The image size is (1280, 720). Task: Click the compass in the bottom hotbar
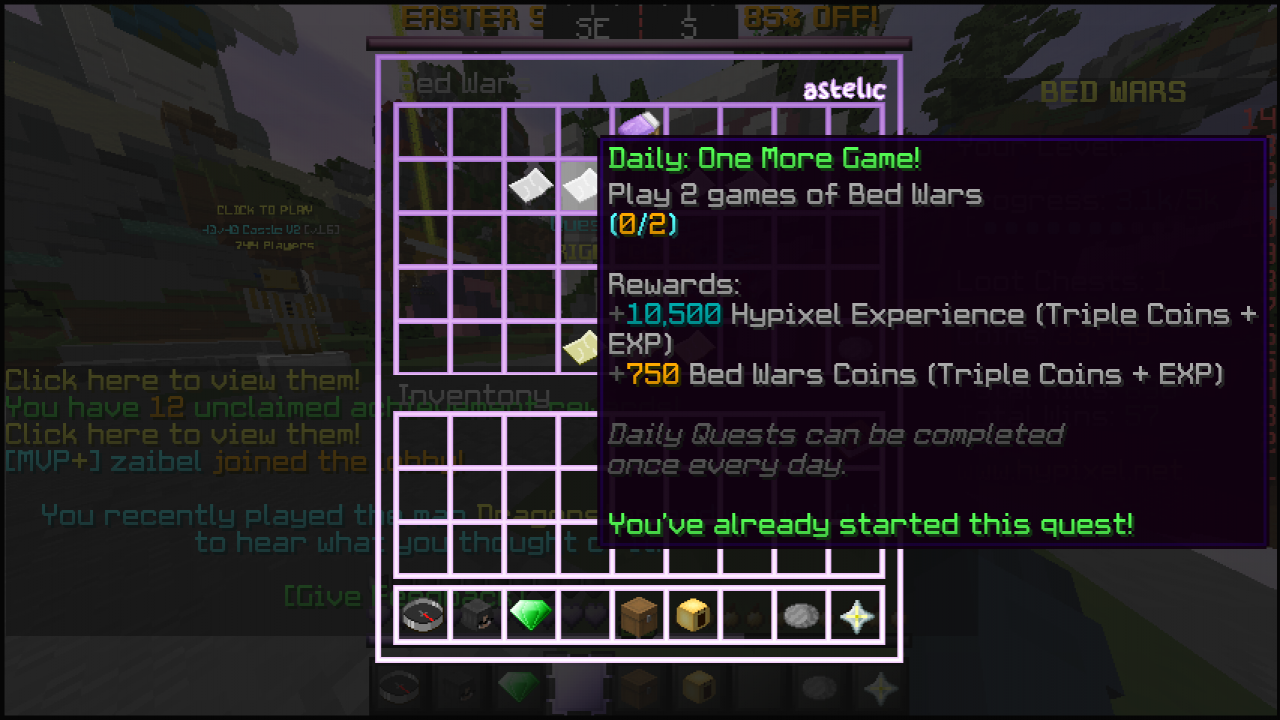[400, 690]
